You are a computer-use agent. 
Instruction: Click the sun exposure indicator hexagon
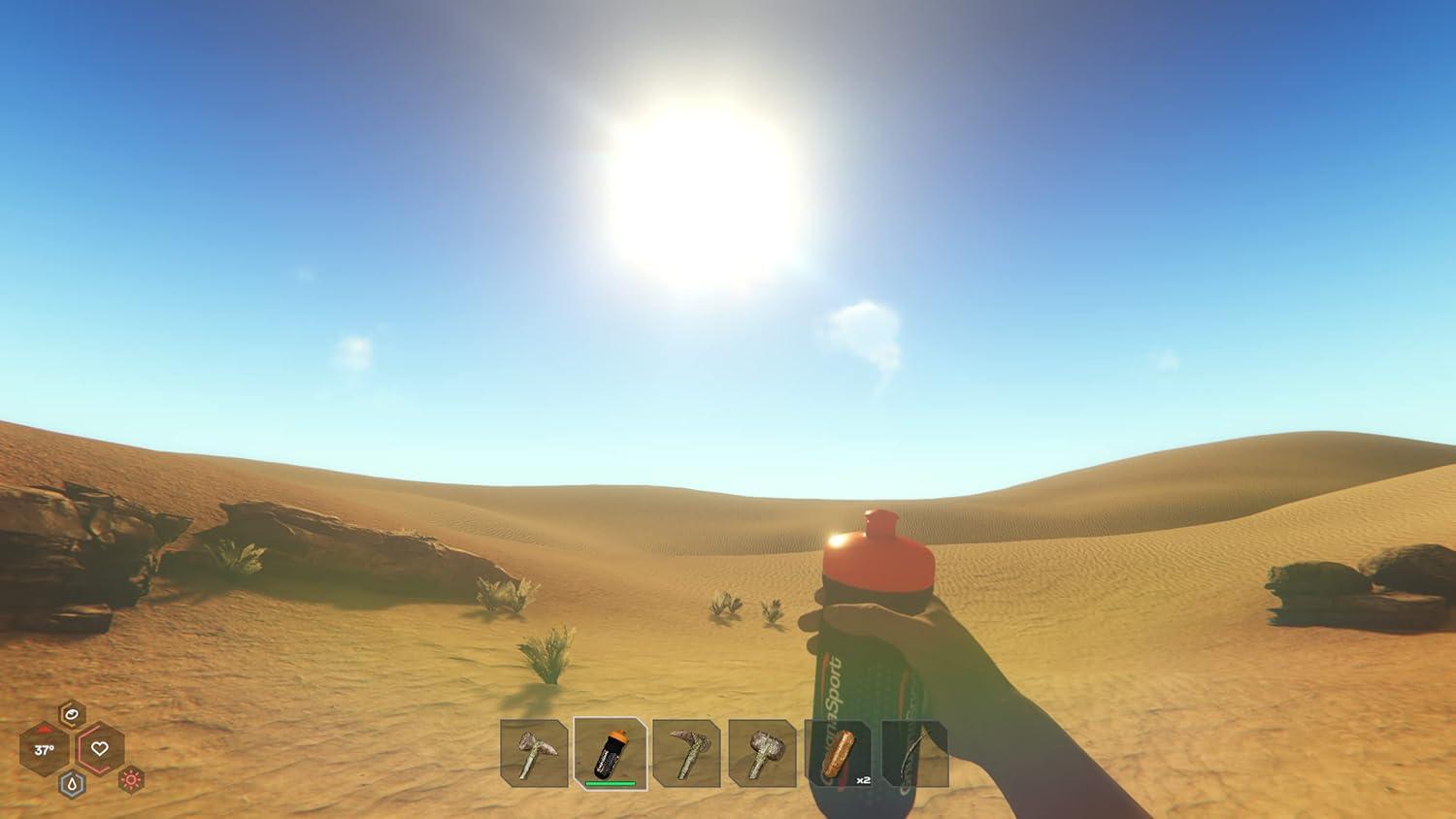131,780
